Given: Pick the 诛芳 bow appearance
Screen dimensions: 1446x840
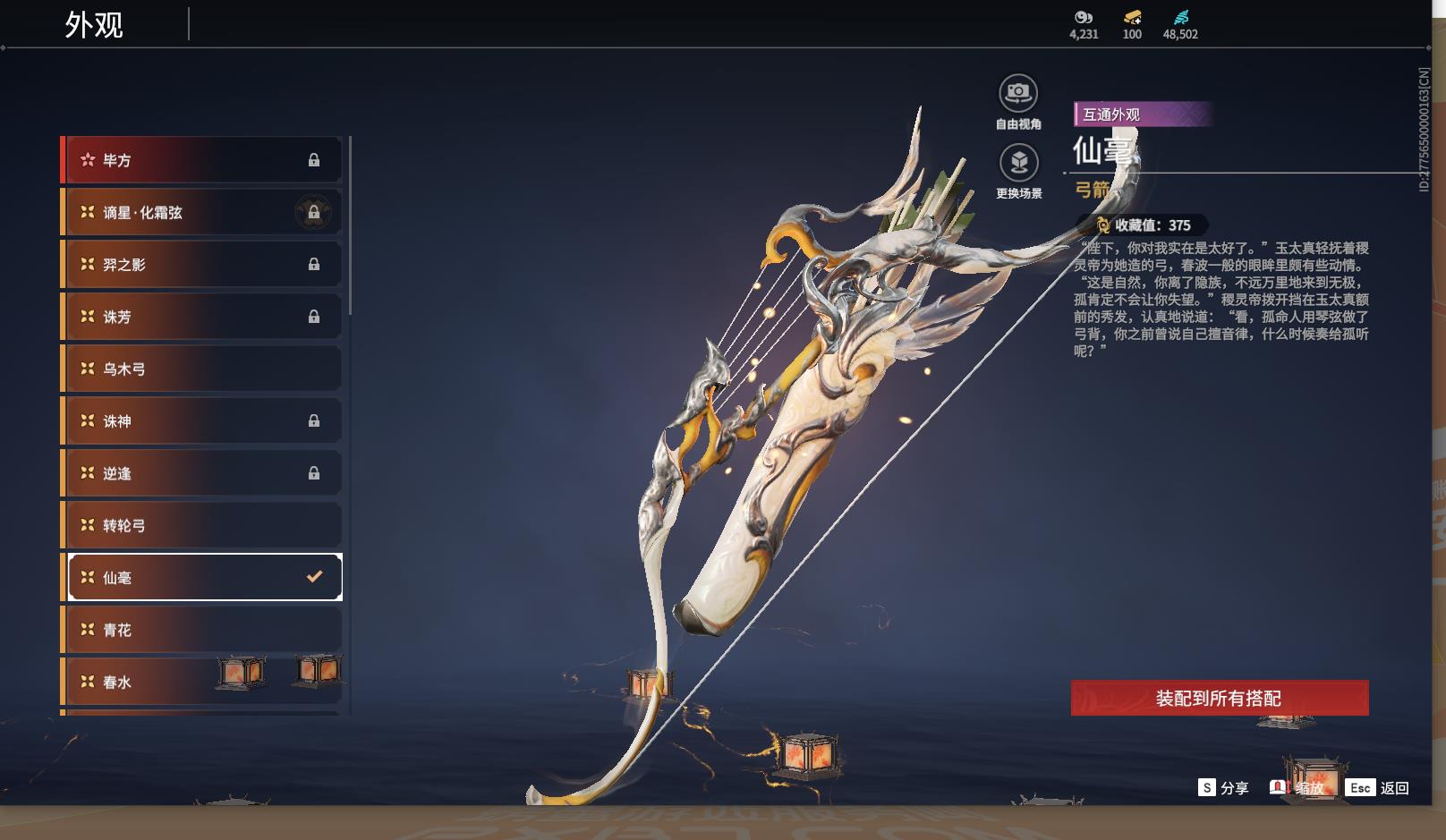Looking at the screenshot, I should coord(201,317).
